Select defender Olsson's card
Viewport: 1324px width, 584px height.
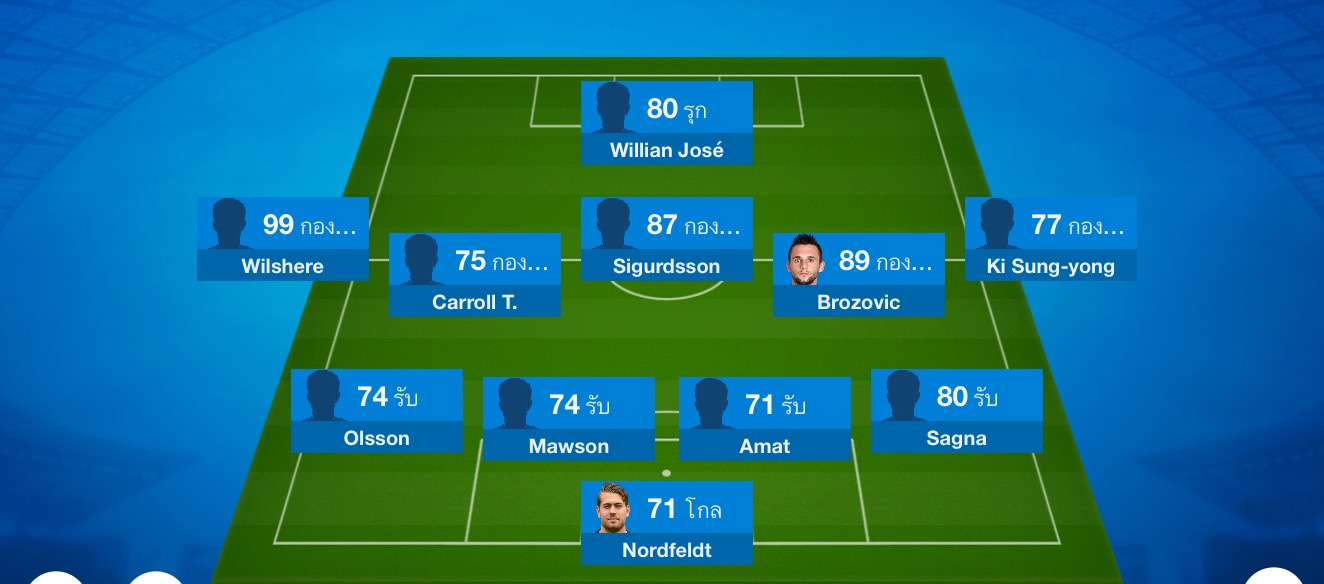377,411
